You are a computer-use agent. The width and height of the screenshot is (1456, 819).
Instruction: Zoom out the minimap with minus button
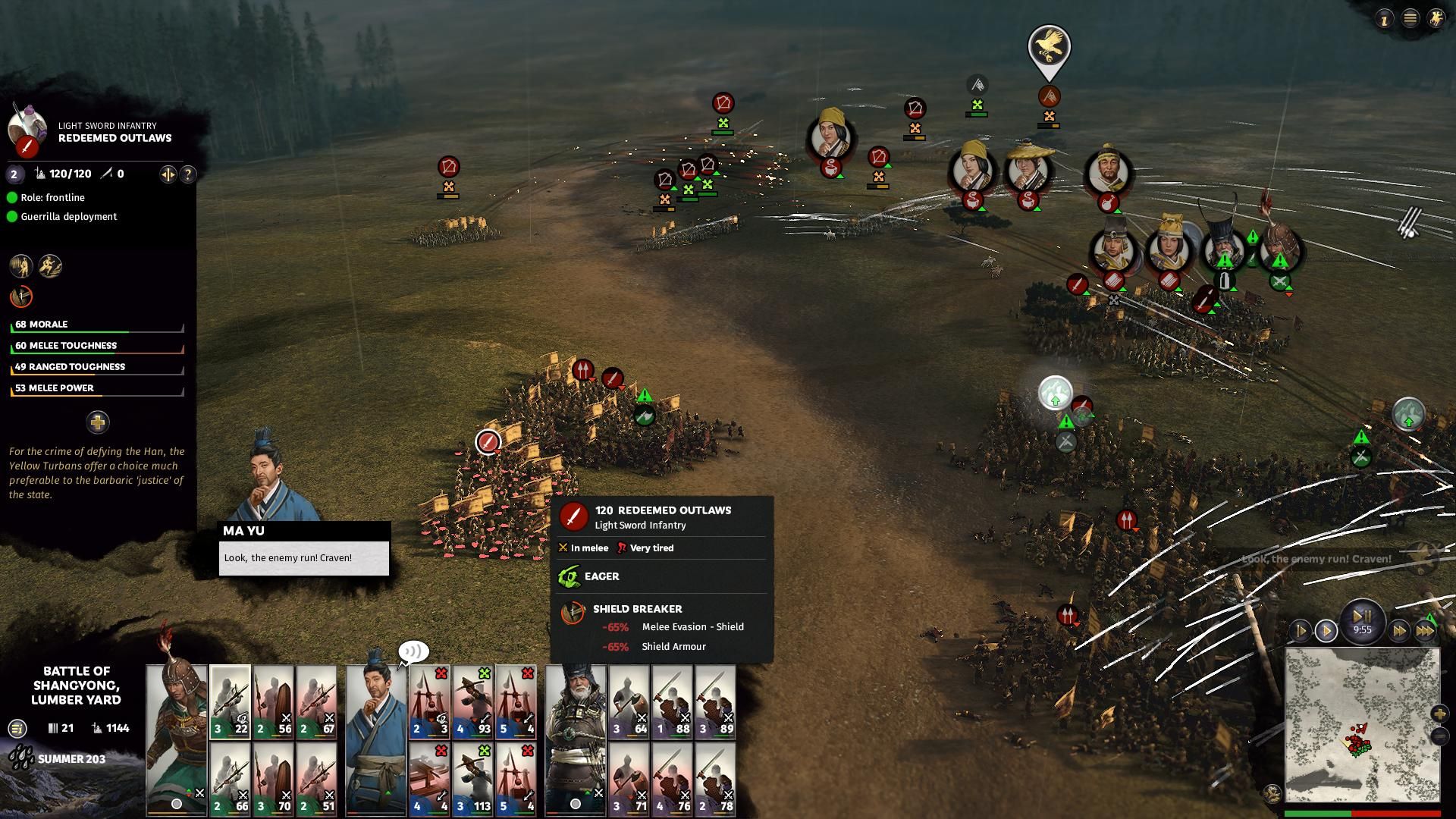point(1439,736)
